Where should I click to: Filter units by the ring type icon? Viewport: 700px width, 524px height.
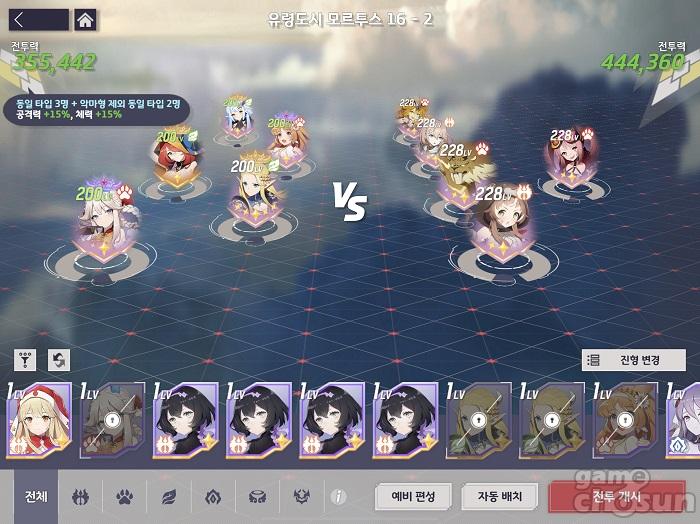[255, 495]
